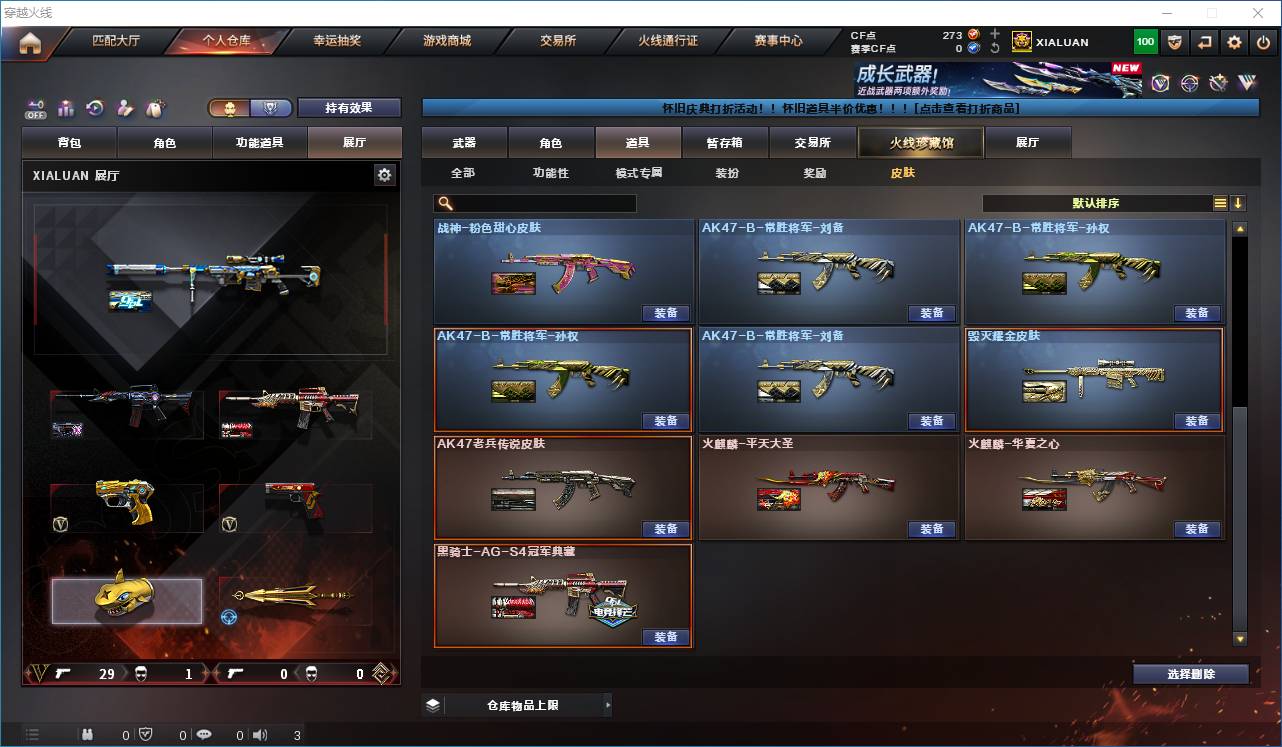Equip the 战神-粉色甜心皮肤 skin
The image size is (1282, 747).
click(666, 313)
